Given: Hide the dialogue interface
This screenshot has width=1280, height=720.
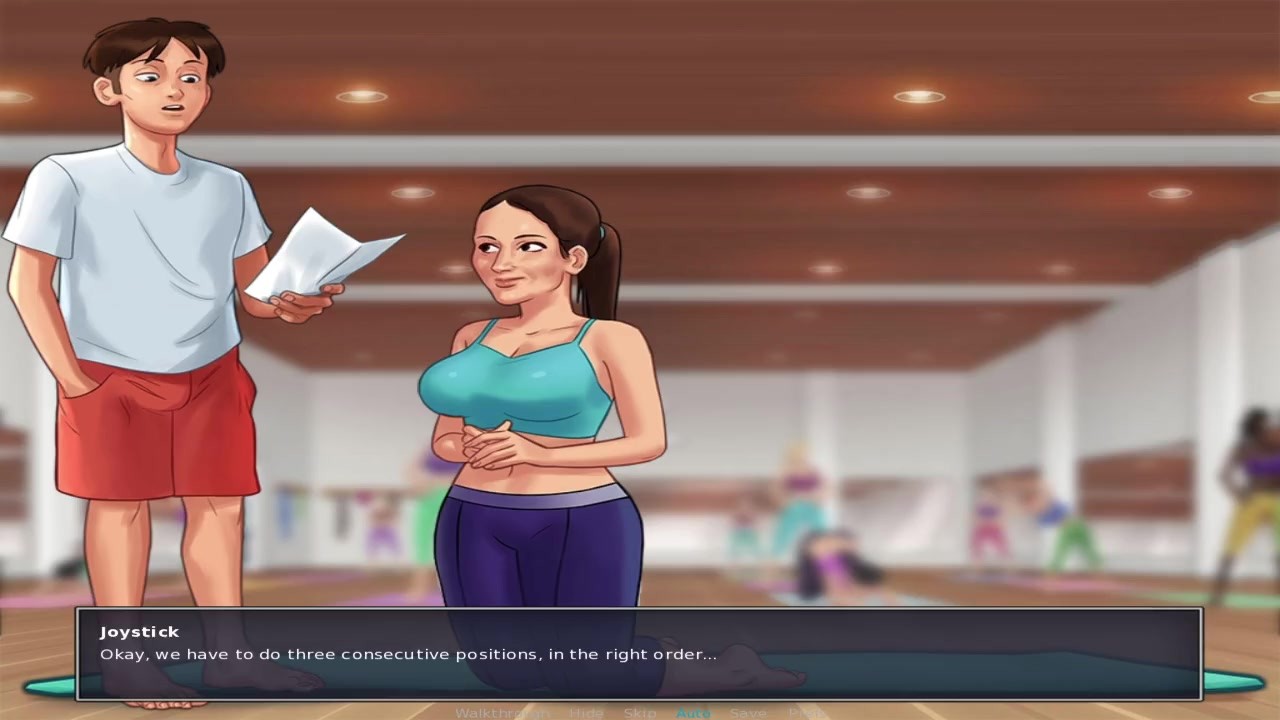Looking at the screenshot, I should [x=585, y=713].
